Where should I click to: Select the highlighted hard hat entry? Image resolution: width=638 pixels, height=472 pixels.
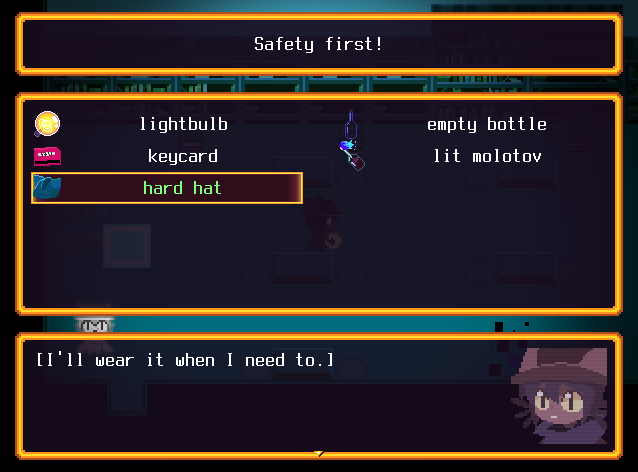[181, 188]
